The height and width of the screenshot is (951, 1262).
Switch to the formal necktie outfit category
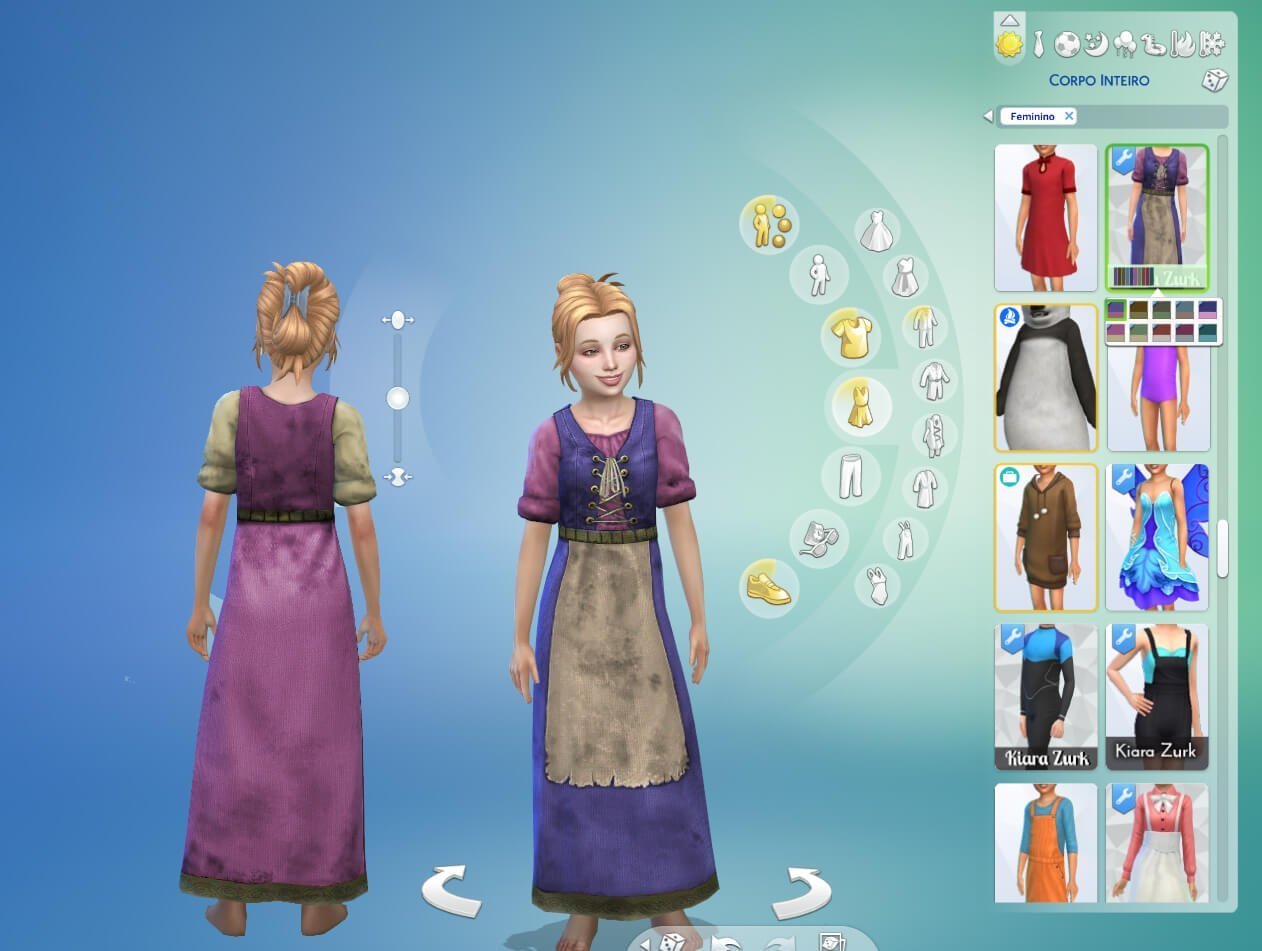point(1039,43)
